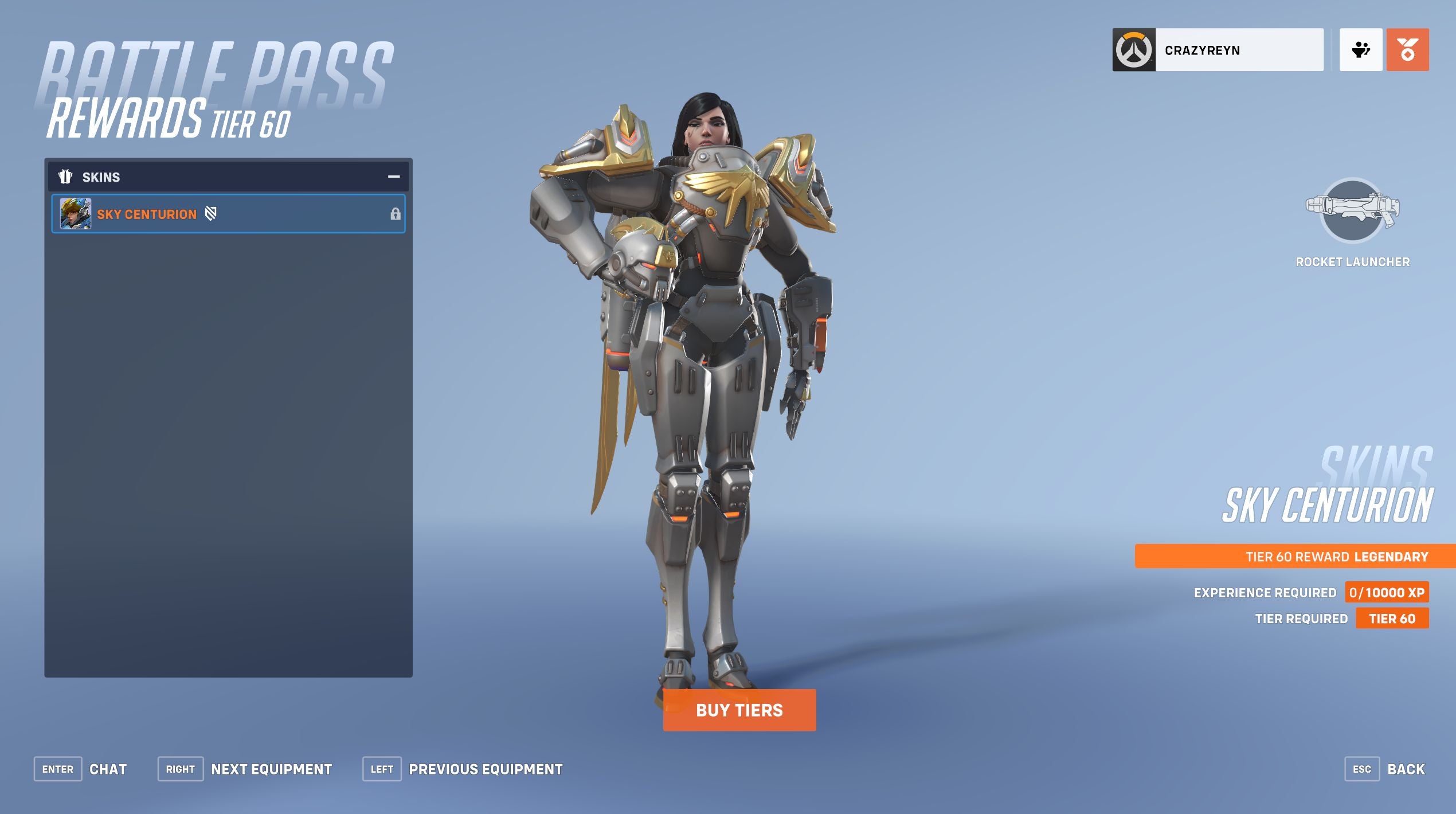Viewport: 1456px width, 814px height.
Task: Click the ESC key hint icon
Action: [x=1363, y=769]
